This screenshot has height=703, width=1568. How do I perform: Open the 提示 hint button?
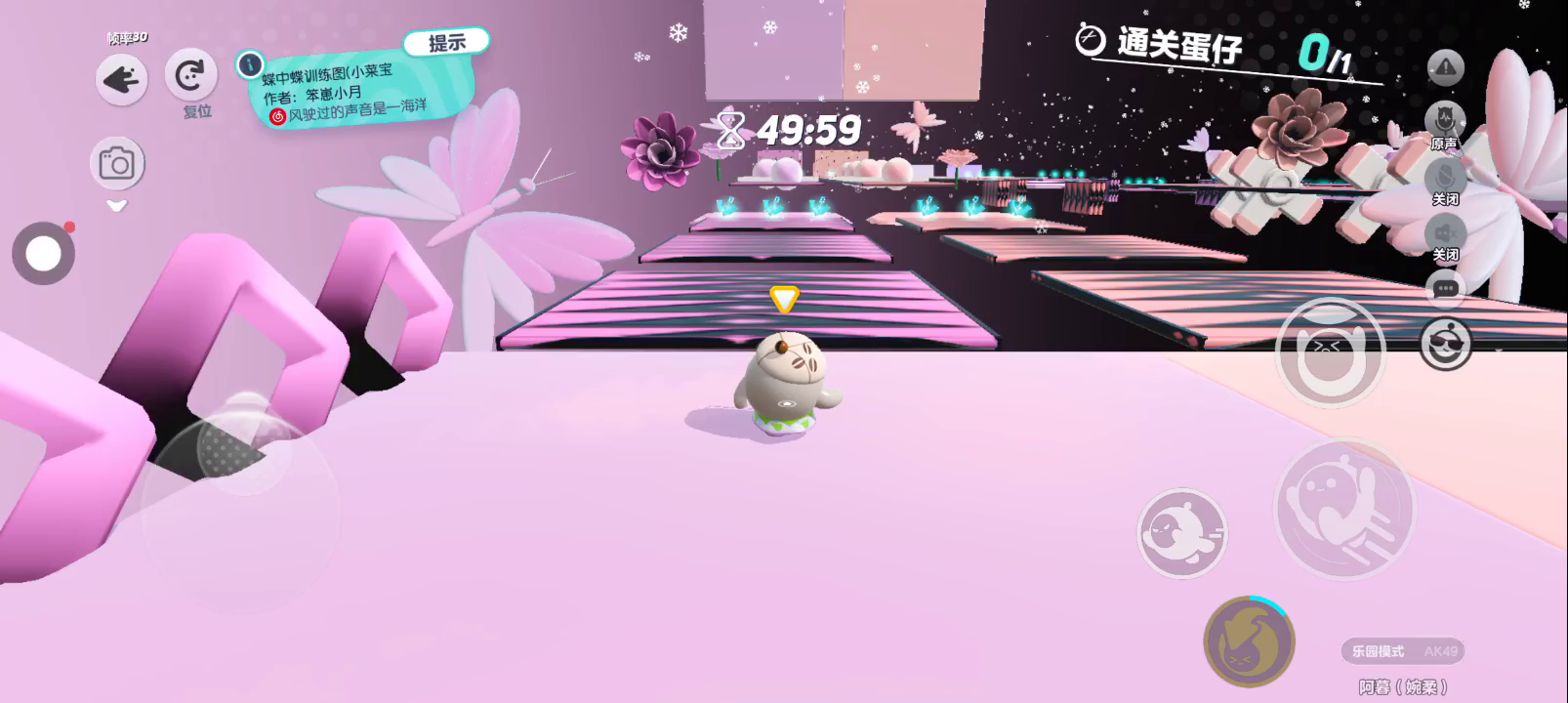point(446,43)
